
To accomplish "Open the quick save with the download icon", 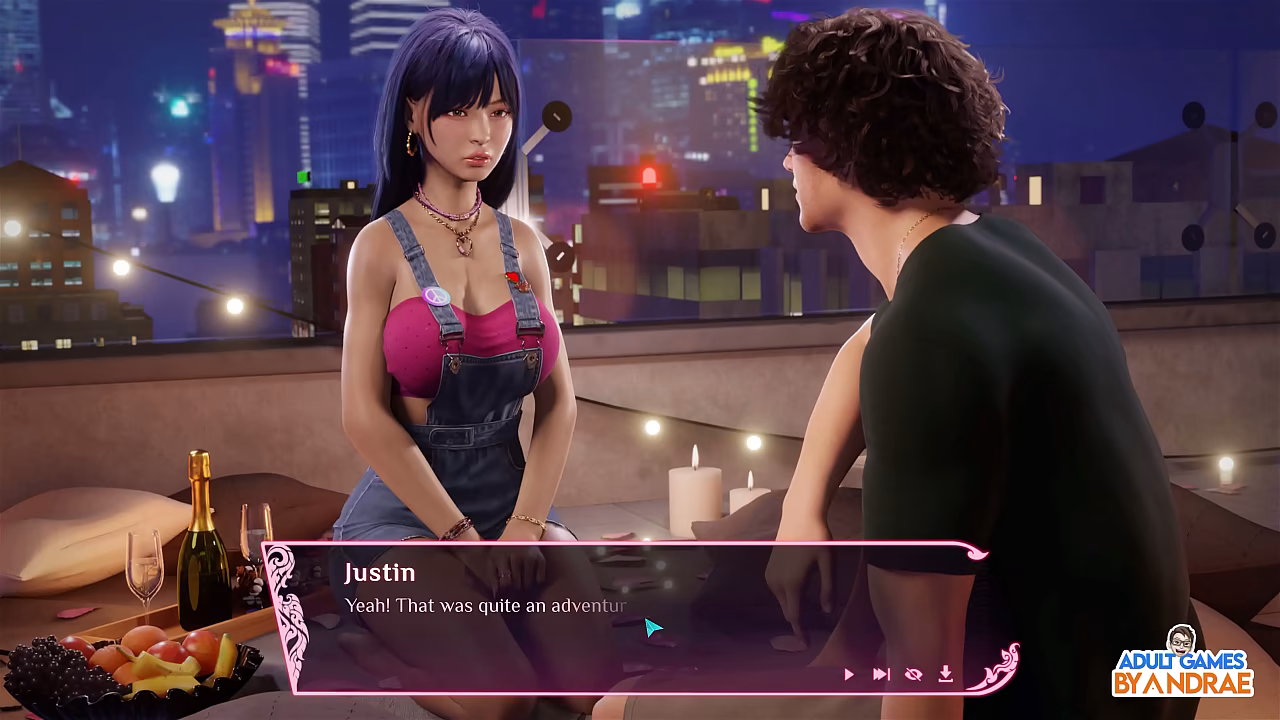I will tap(946, 673).
